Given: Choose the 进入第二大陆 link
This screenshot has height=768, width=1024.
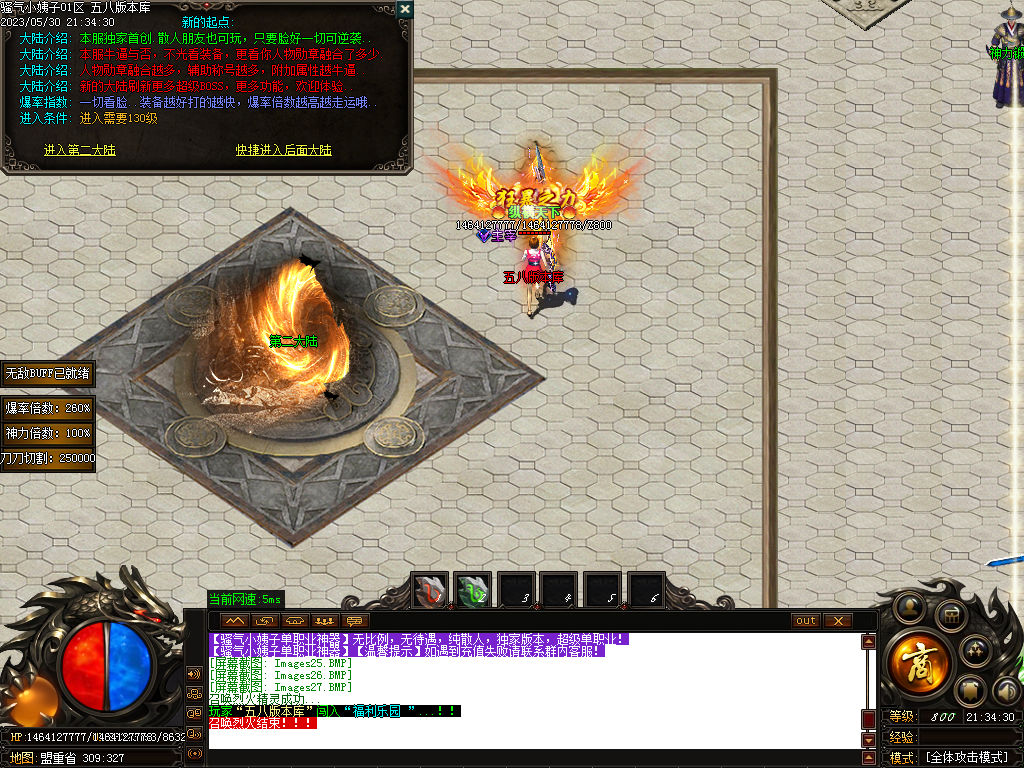Looking at the screenshot, I should (x=80, y=150).
